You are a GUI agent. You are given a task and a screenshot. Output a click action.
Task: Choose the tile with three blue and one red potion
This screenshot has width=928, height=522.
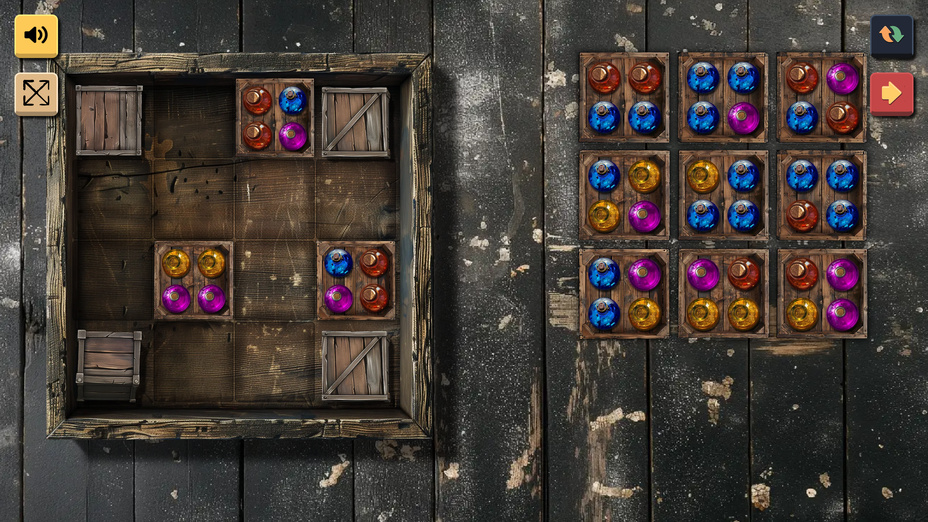[x=822, y=196]
